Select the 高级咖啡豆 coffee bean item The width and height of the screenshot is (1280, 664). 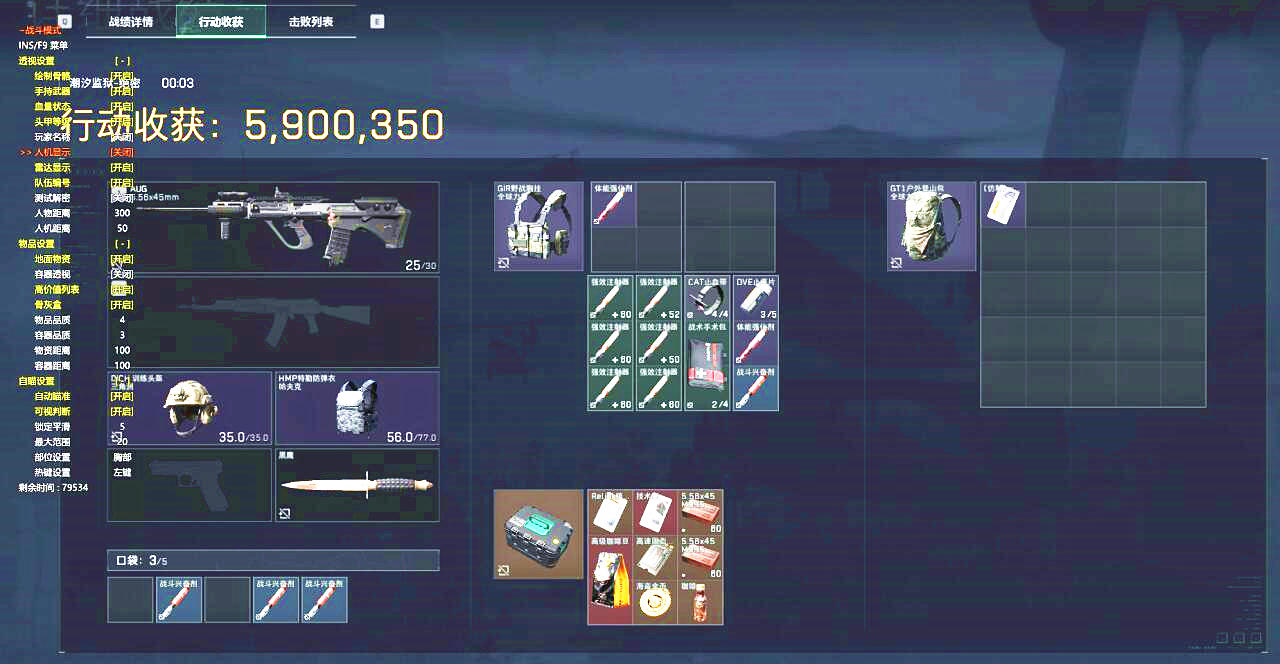[x=610, y=580]
